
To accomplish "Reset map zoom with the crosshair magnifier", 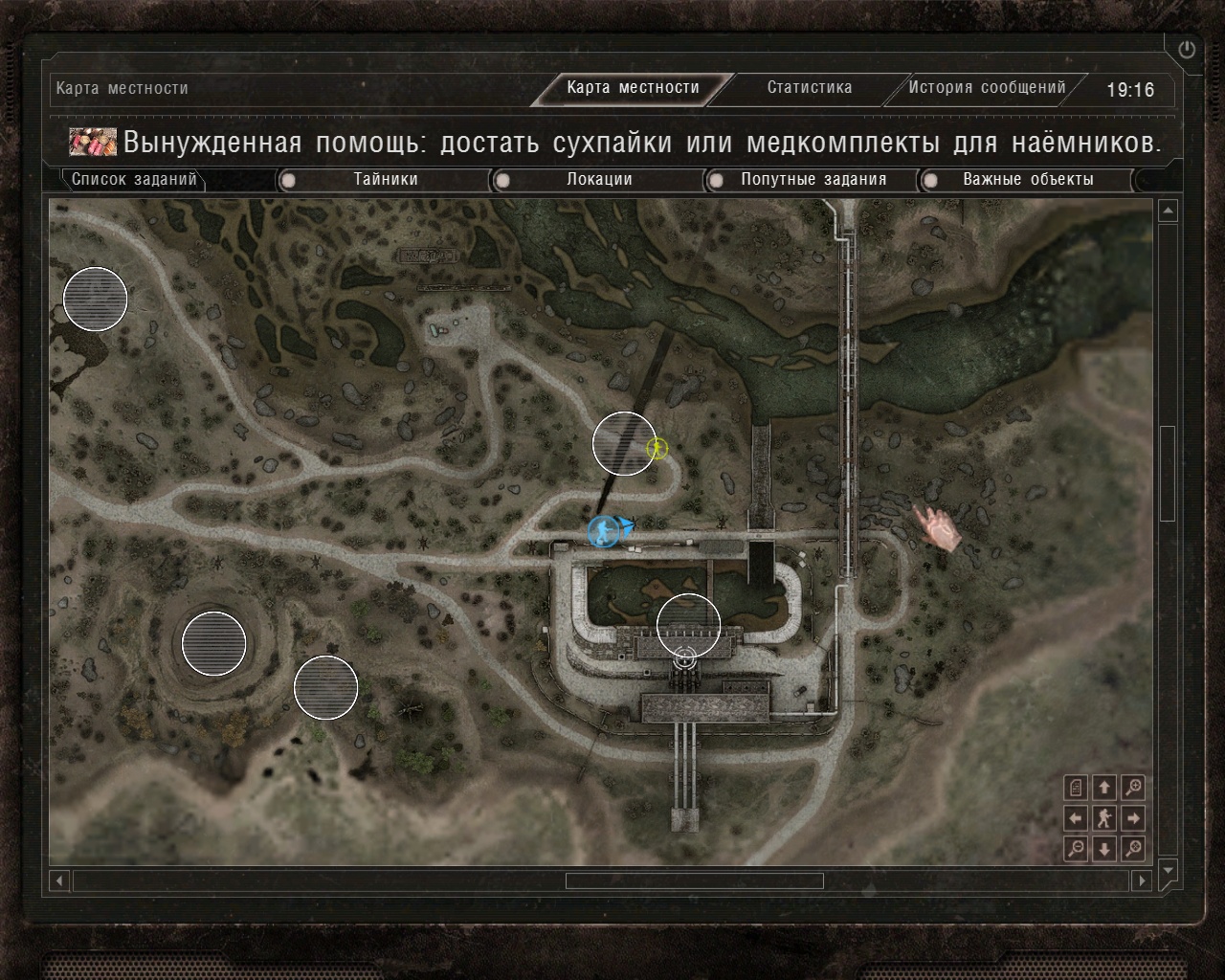I will [x=1133, y=848].
